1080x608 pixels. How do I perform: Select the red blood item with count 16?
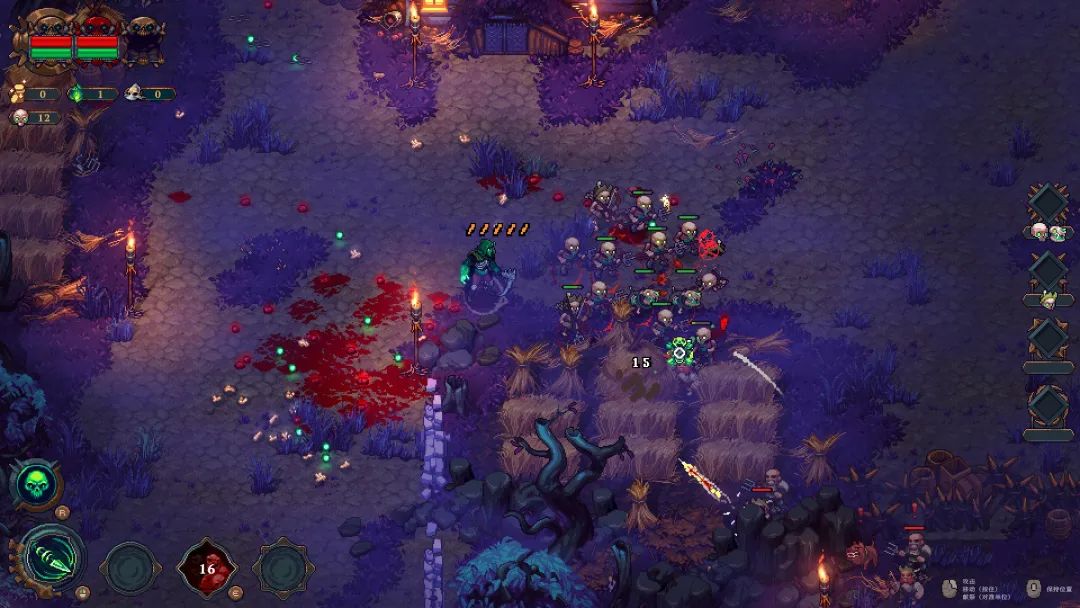tap(207, 568)
